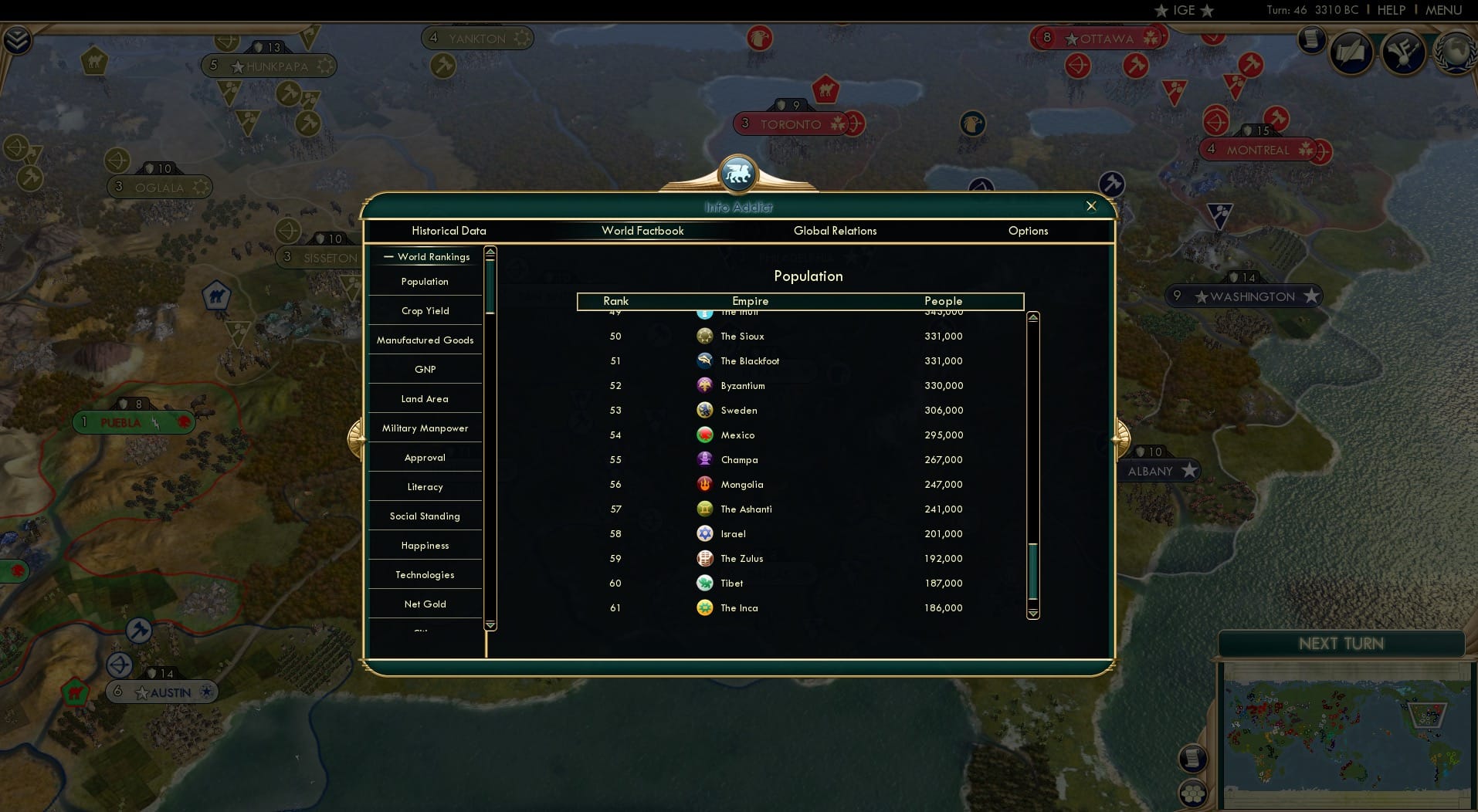This screenshot has height=812, width=1478.
Task: Click Sweden's civilization emblem in the table
Action: click(x=705, y=410)
